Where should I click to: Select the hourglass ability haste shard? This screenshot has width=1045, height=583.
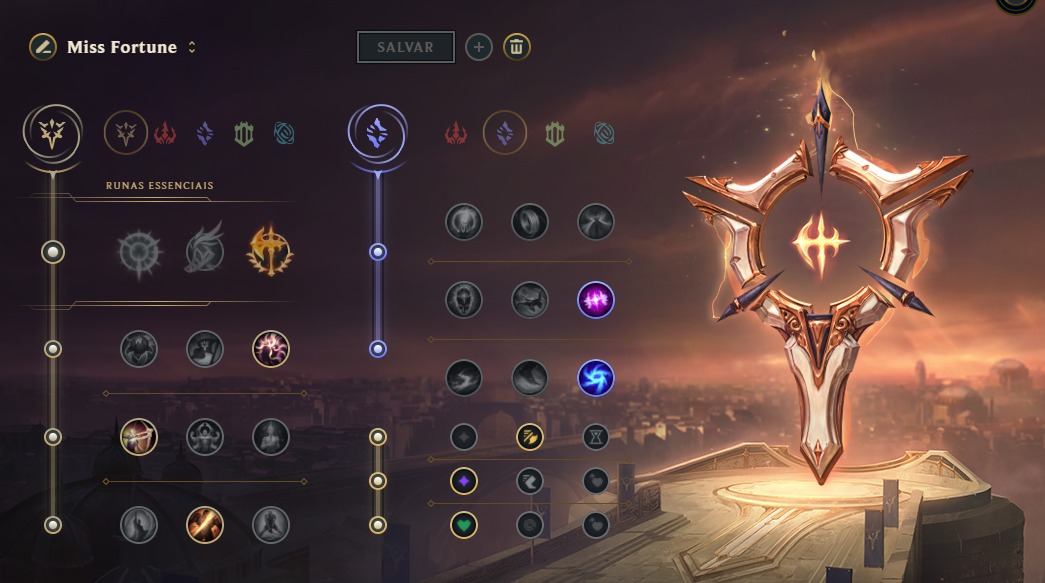[x=595, y=437]
